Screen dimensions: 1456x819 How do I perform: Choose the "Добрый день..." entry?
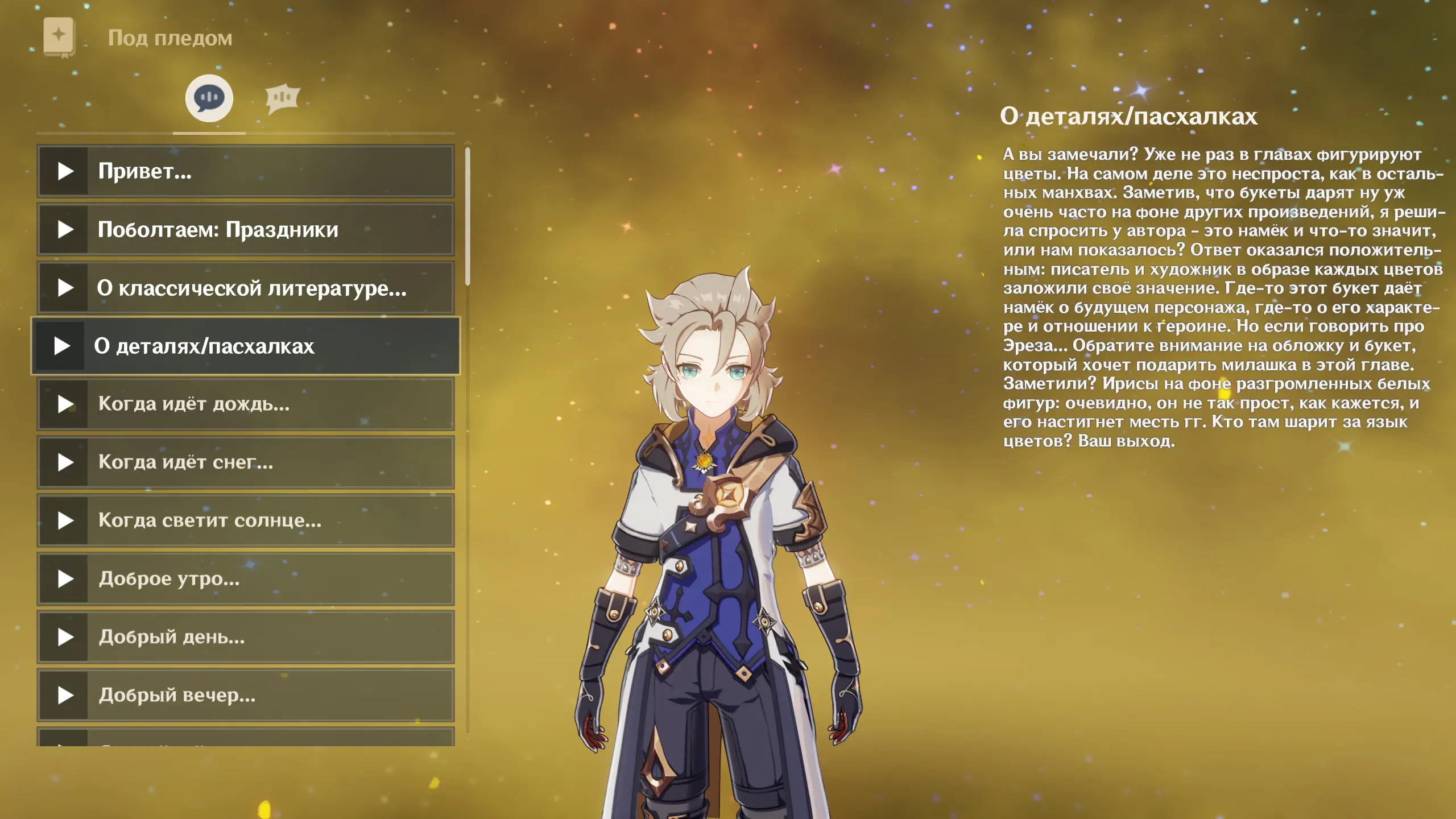tap(246, 637)
